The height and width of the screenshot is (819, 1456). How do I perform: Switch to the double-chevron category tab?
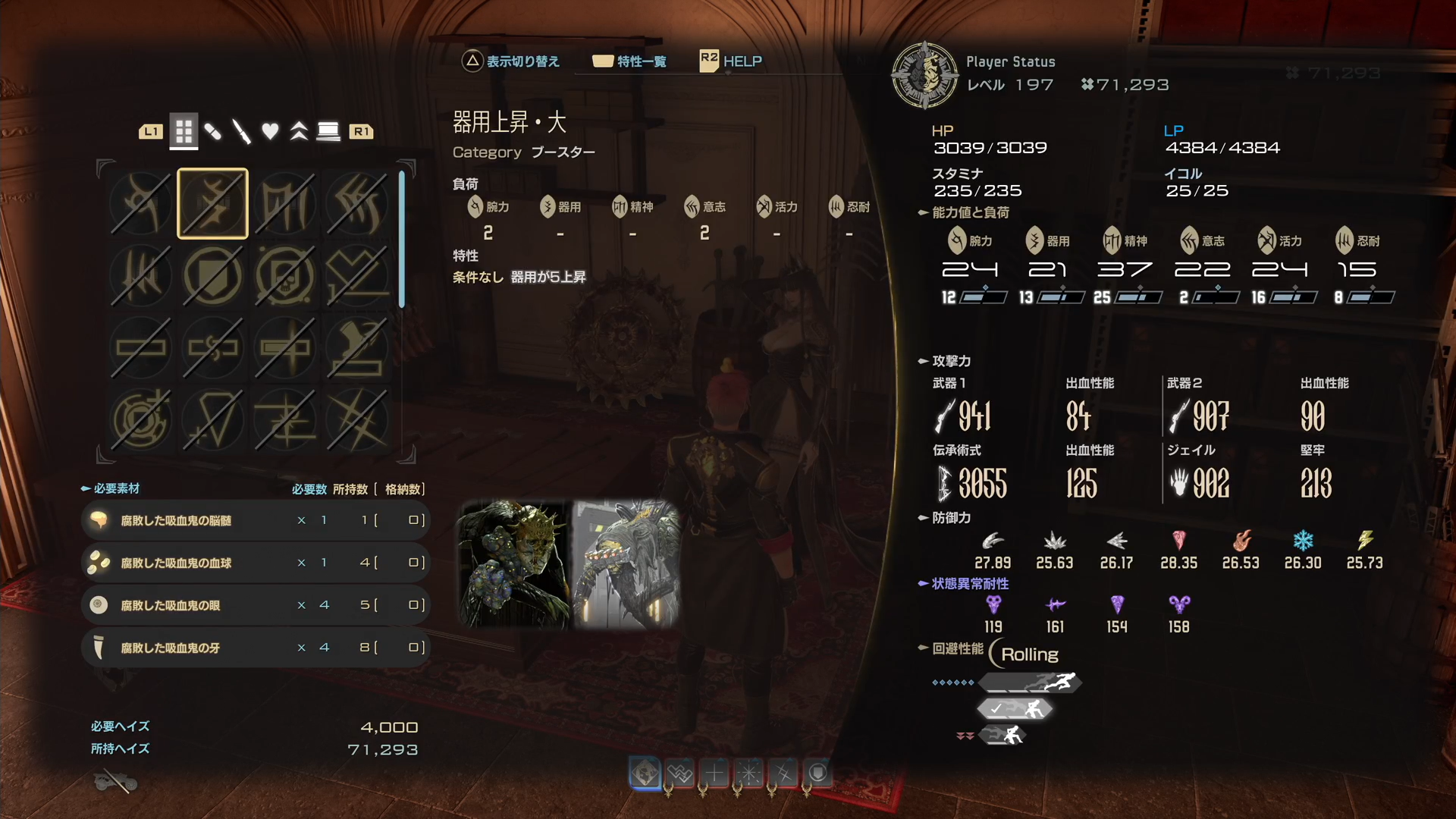(x=299, y=132)
